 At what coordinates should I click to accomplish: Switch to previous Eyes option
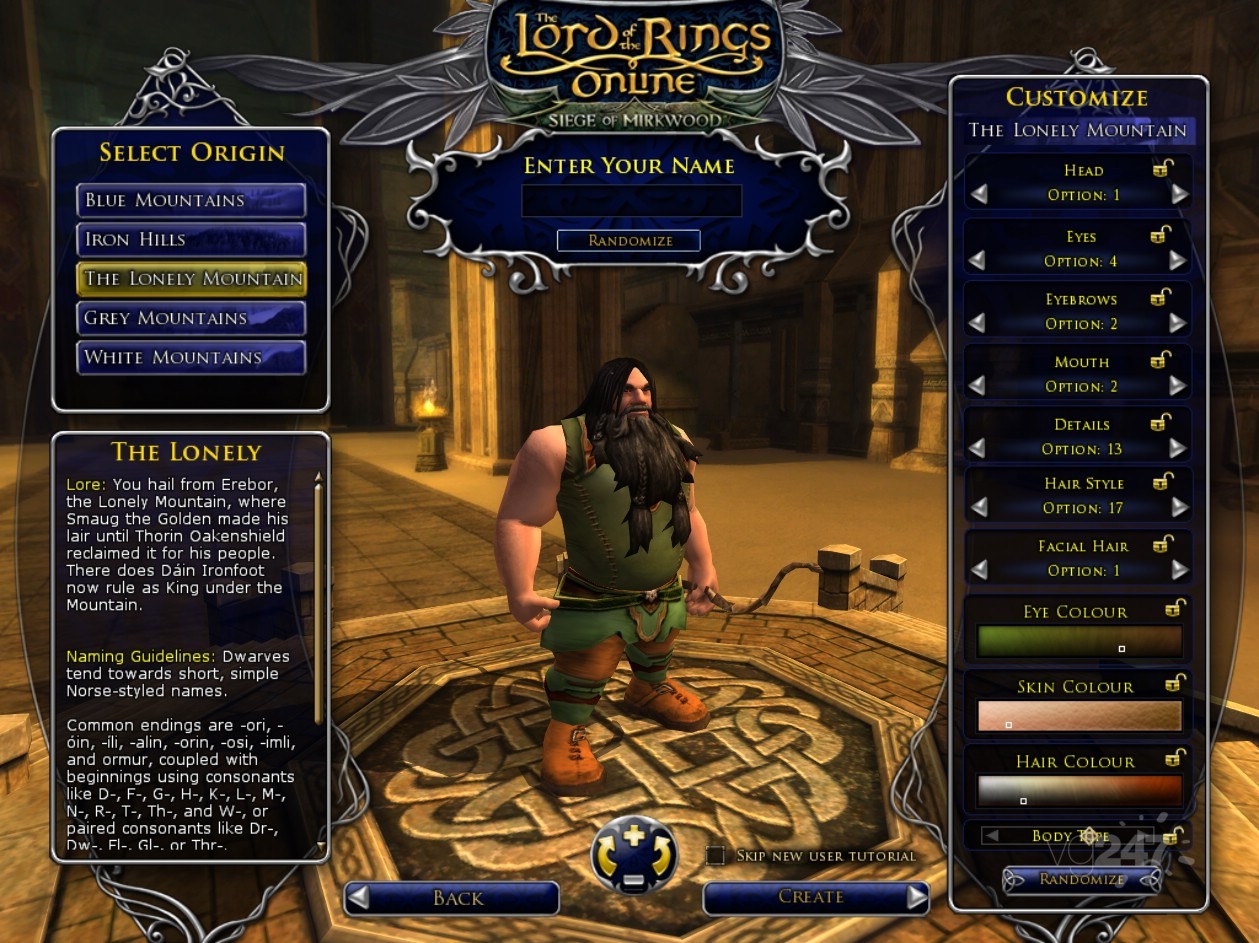tap(977, 261)
